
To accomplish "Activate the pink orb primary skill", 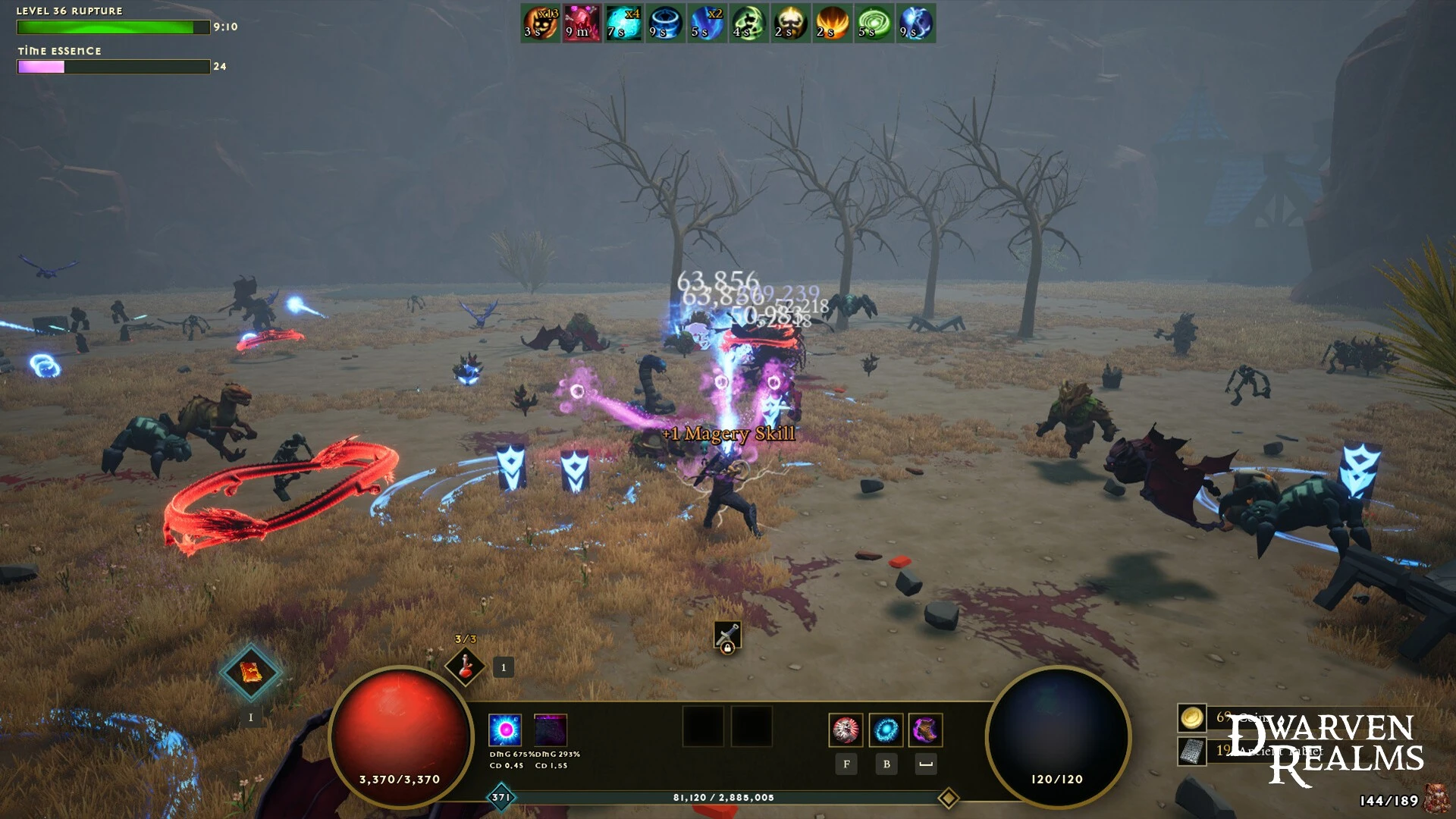I will coord(505,730).
